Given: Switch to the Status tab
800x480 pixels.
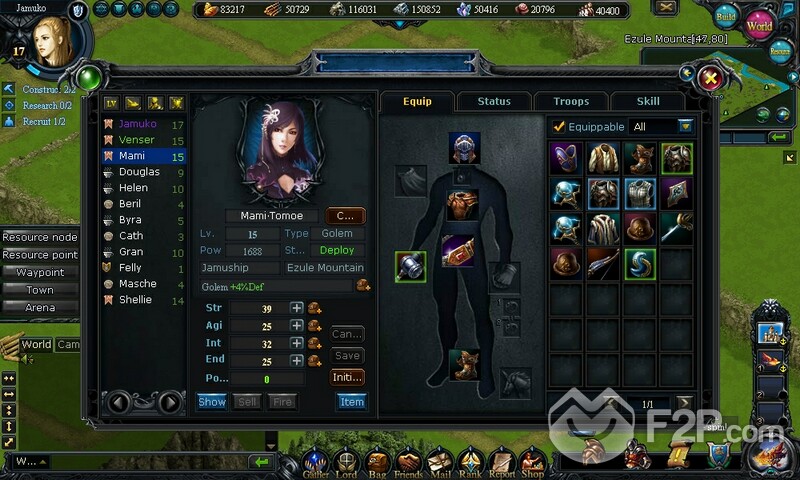Looking at the screenshot, I should click(493, 101).
